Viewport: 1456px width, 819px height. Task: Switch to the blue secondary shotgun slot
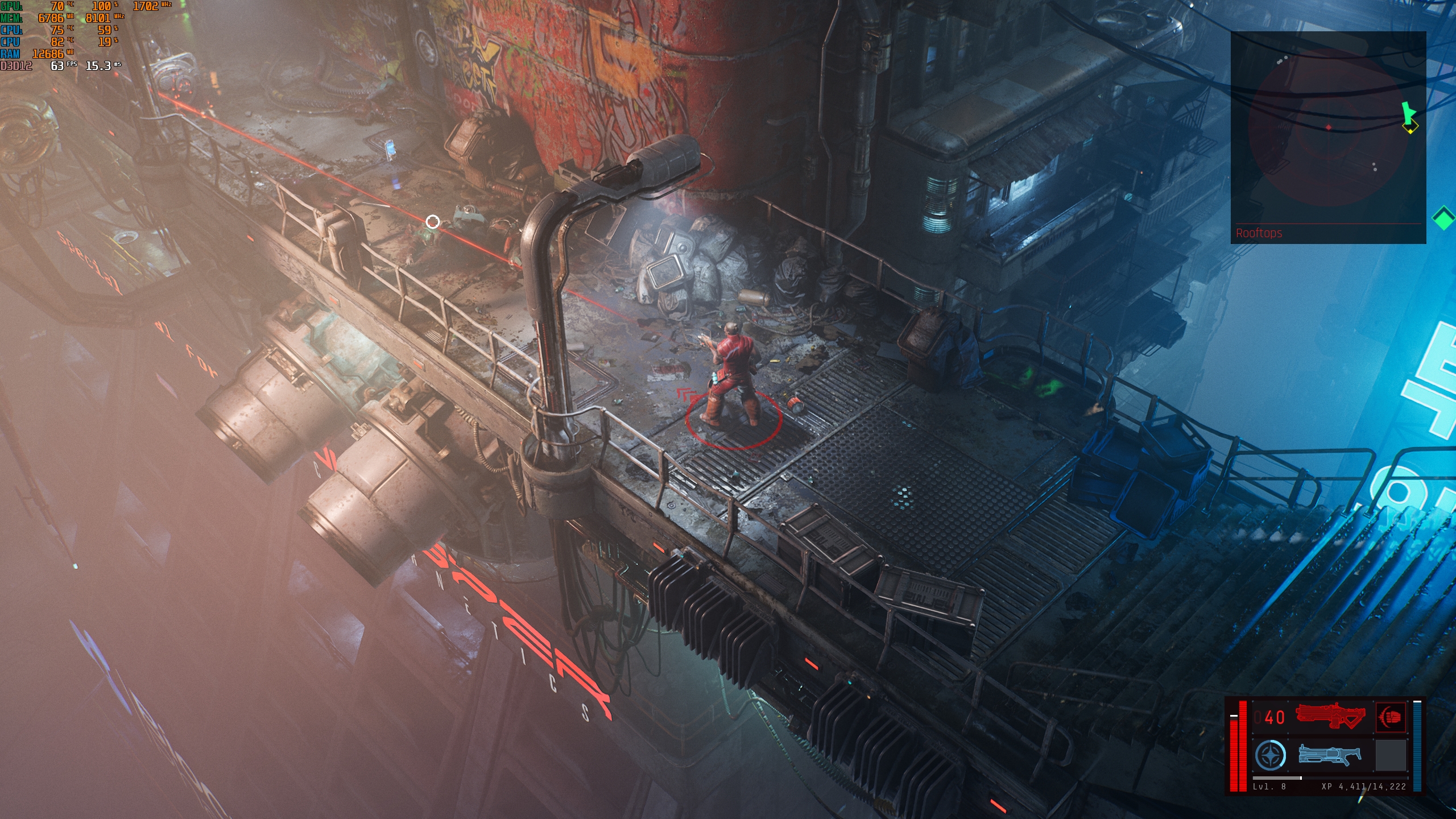tap(1330, 755)
